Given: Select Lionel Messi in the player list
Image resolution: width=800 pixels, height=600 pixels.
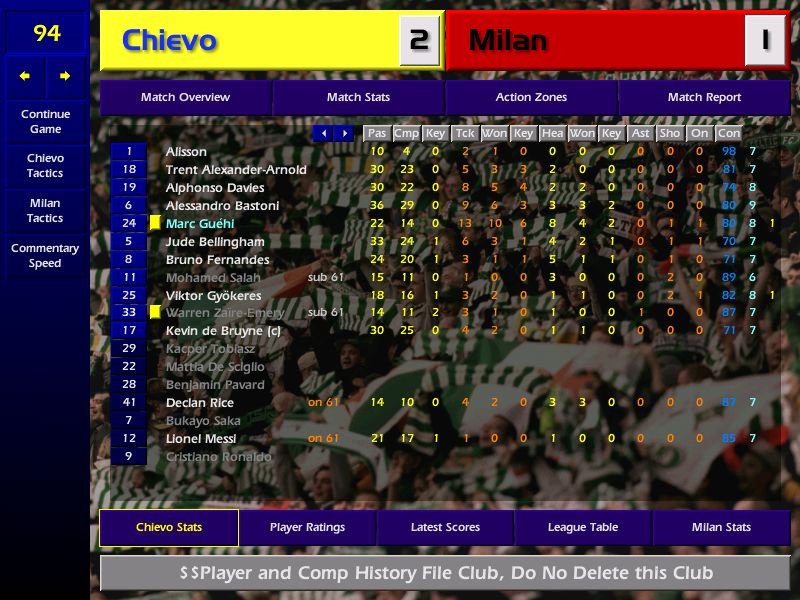Looking at the screenshot, I should 201,438.
